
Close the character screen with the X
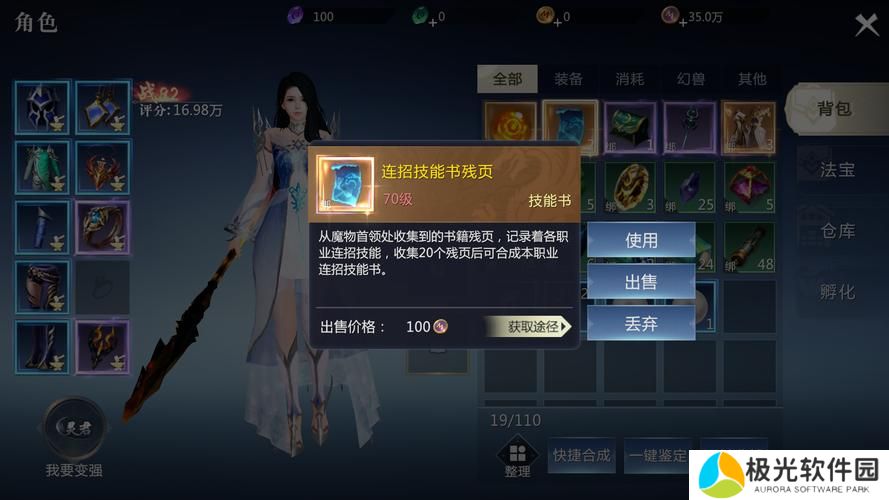[x=866, y=25]
